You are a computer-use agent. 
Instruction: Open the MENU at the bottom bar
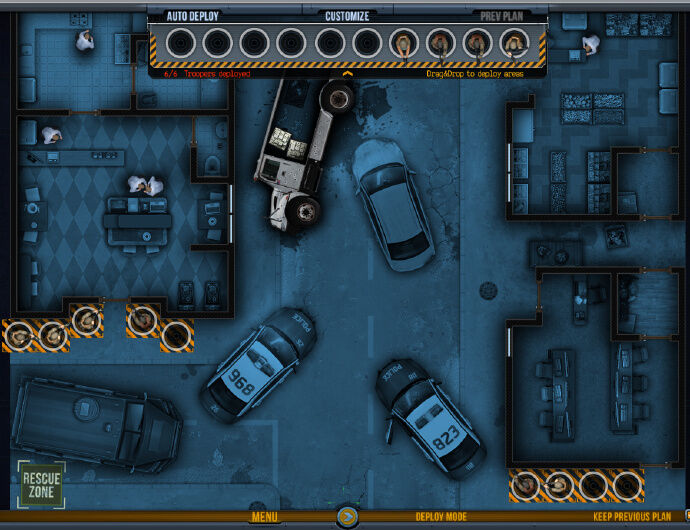264,517
